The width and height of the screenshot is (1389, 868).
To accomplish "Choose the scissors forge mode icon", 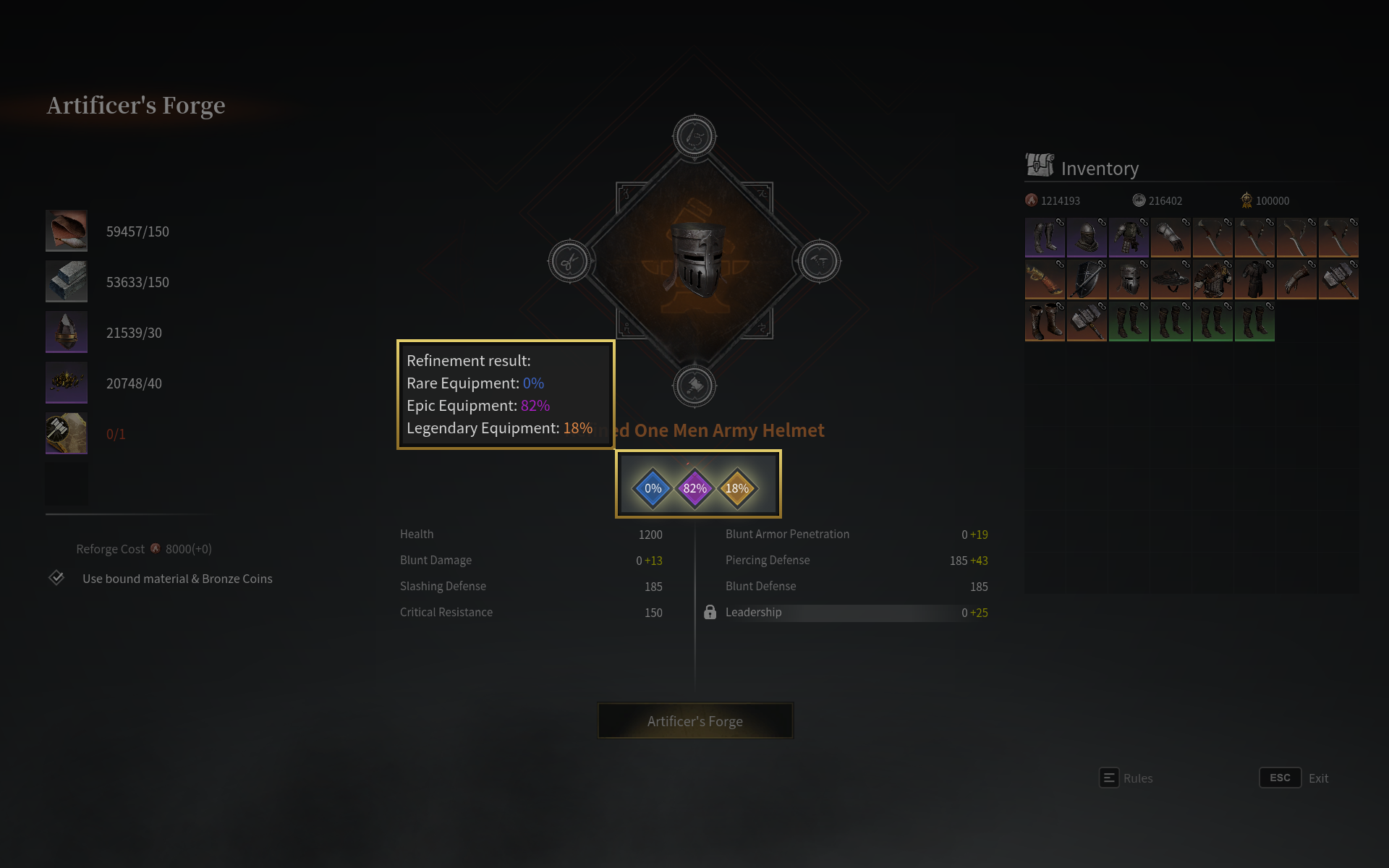I will click(569, 261).
